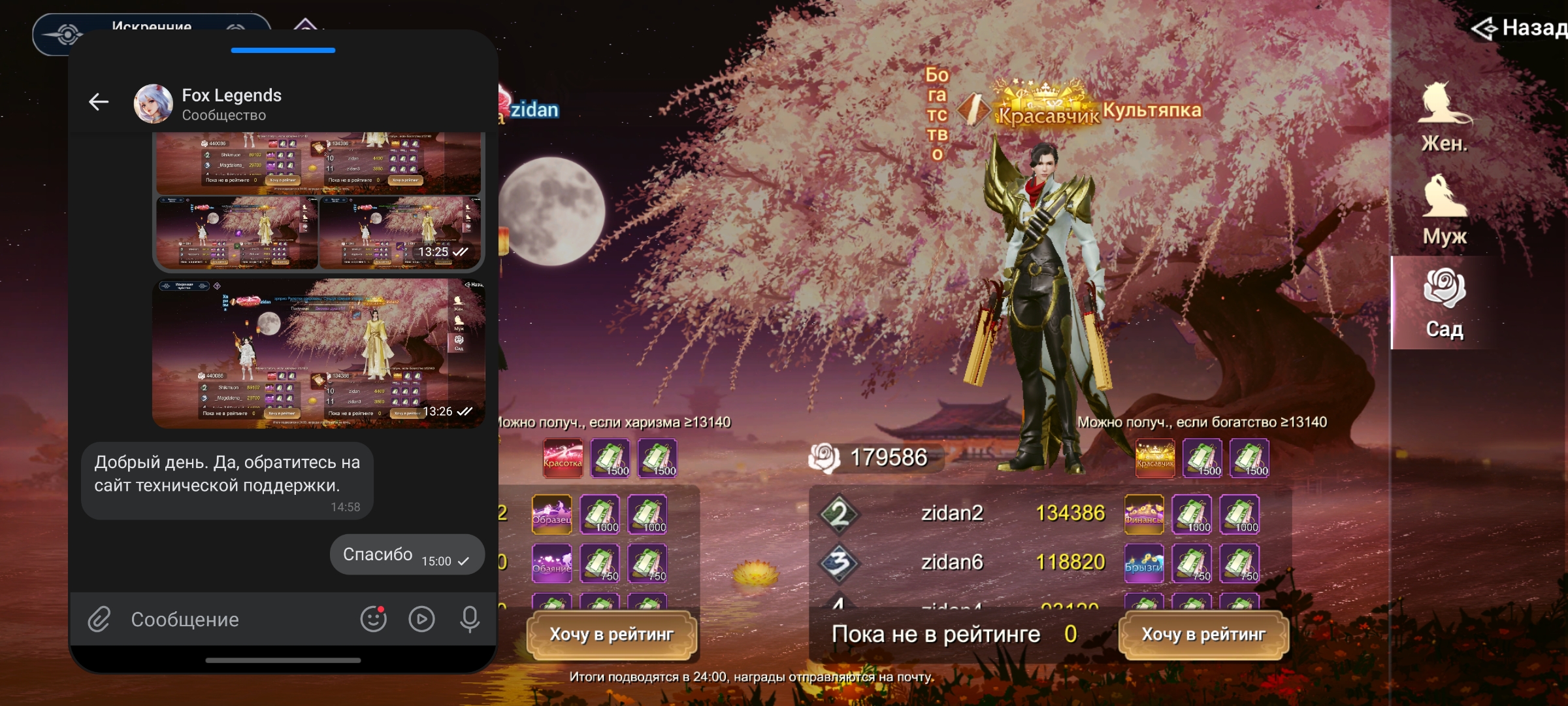Screen dimensions: 1568x706
Task: Switch to the Муж tab
Action: pos(1445,210)
